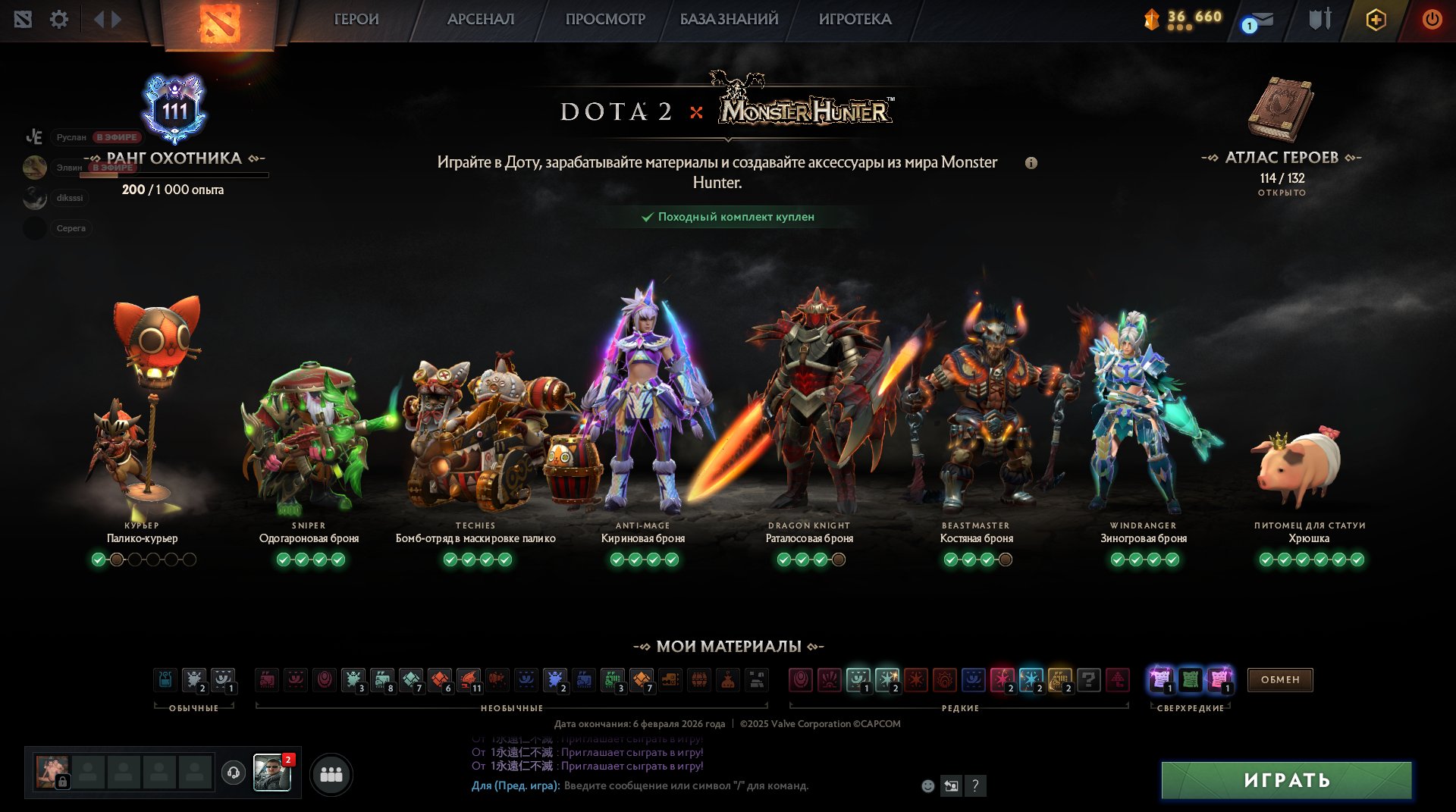Click the question mark help icon

(x=975, y=786)
